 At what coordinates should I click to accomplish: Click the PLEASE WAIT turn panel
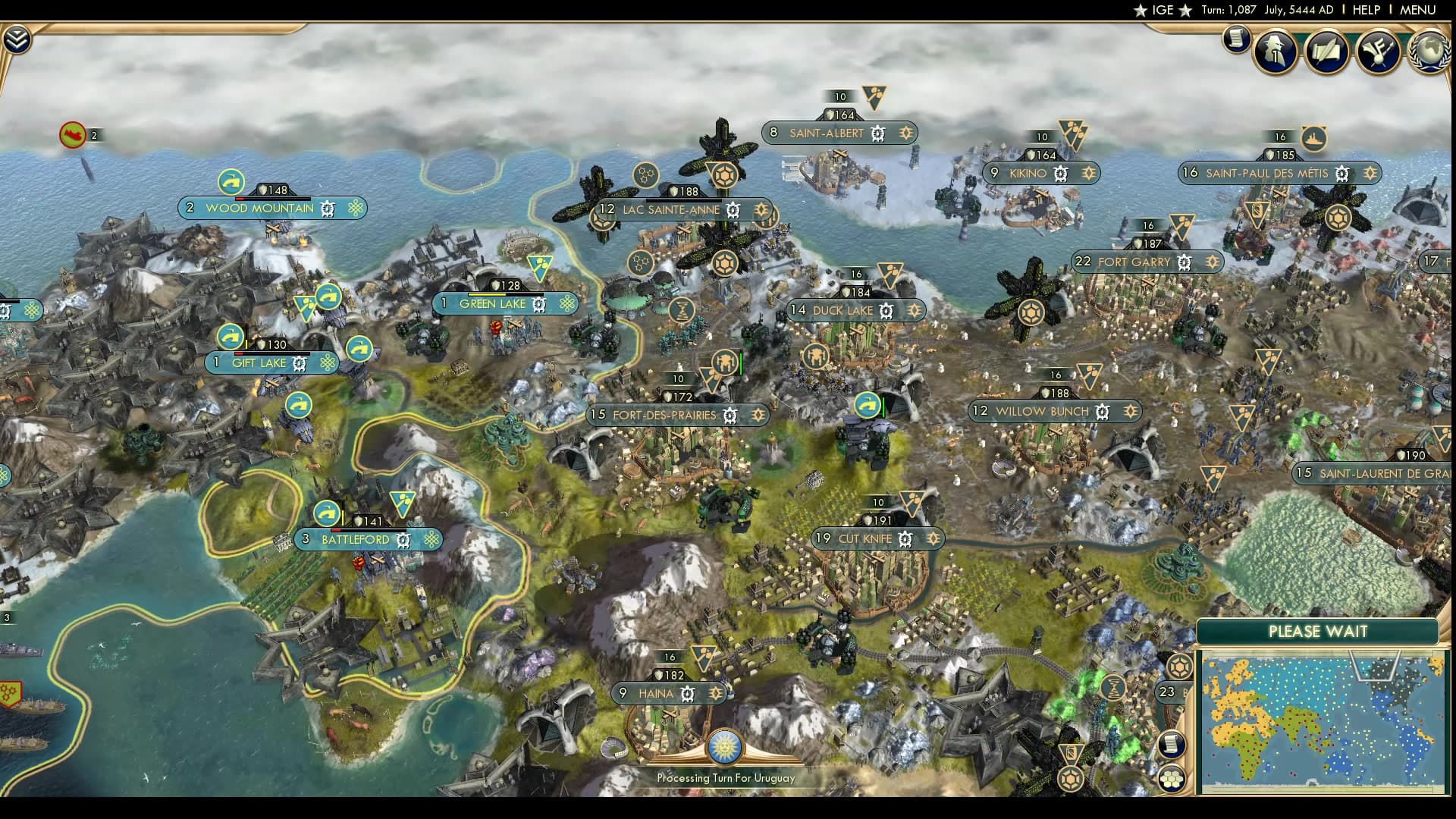tap(1319, 631)
